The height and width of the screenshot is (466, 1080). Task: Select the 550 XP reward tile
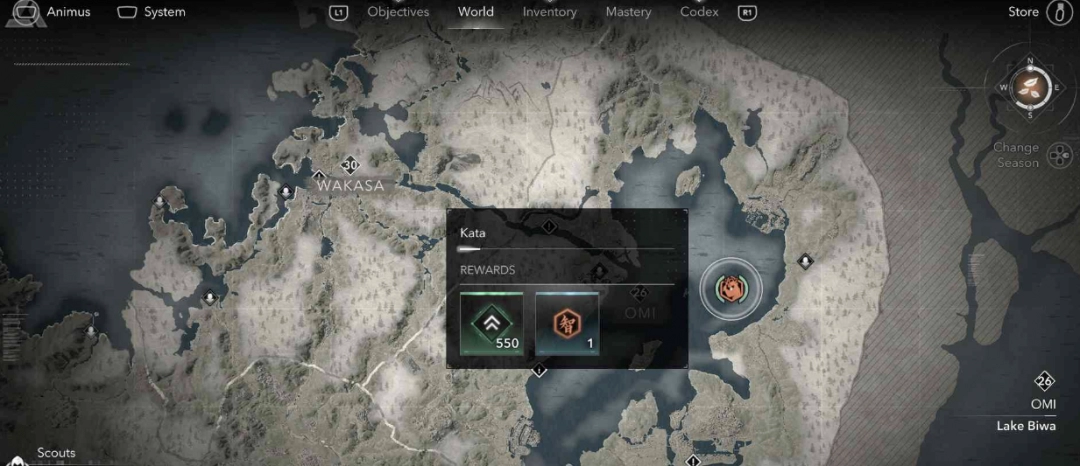491,324
